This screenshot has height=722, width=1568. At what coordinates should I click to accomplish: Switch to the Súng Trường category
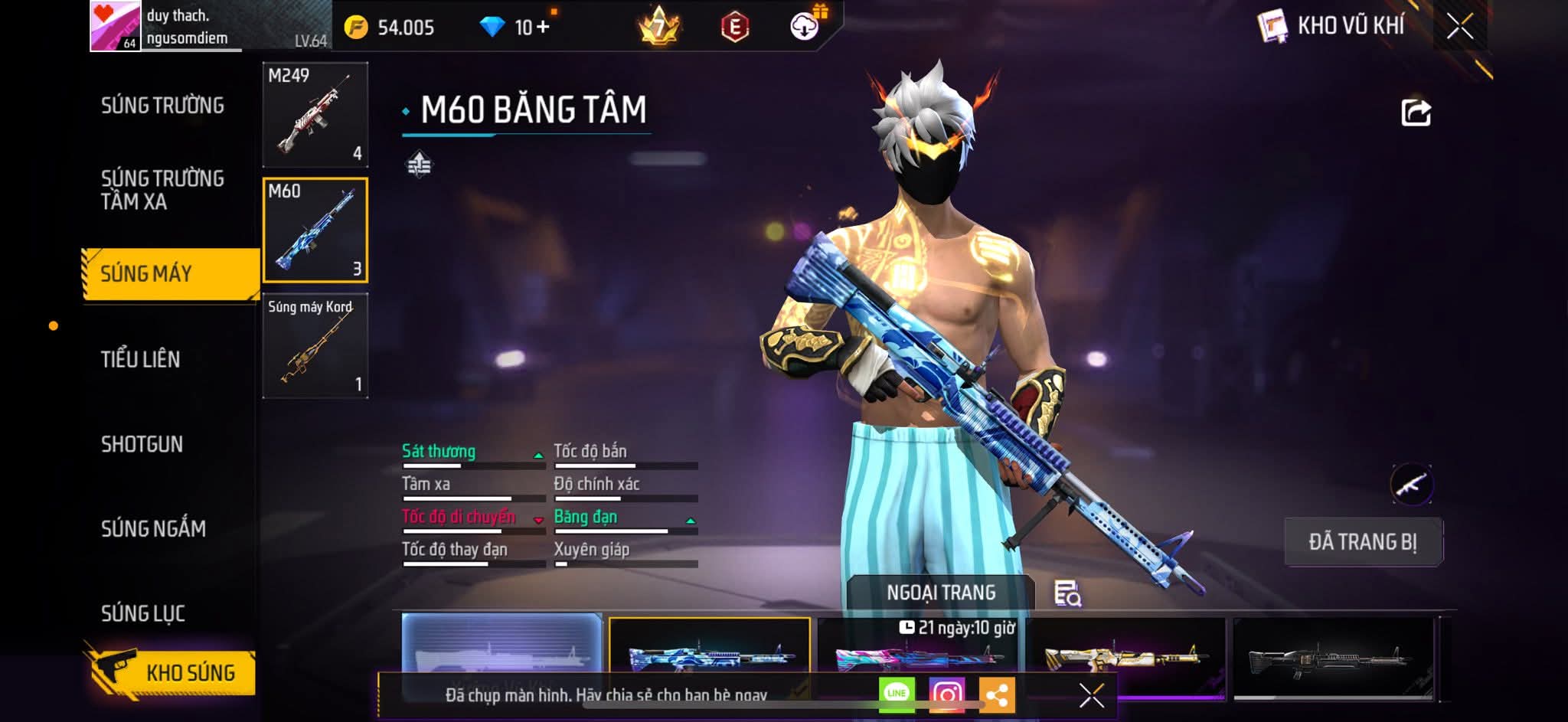pyautogui.click(x=162, y=106)
